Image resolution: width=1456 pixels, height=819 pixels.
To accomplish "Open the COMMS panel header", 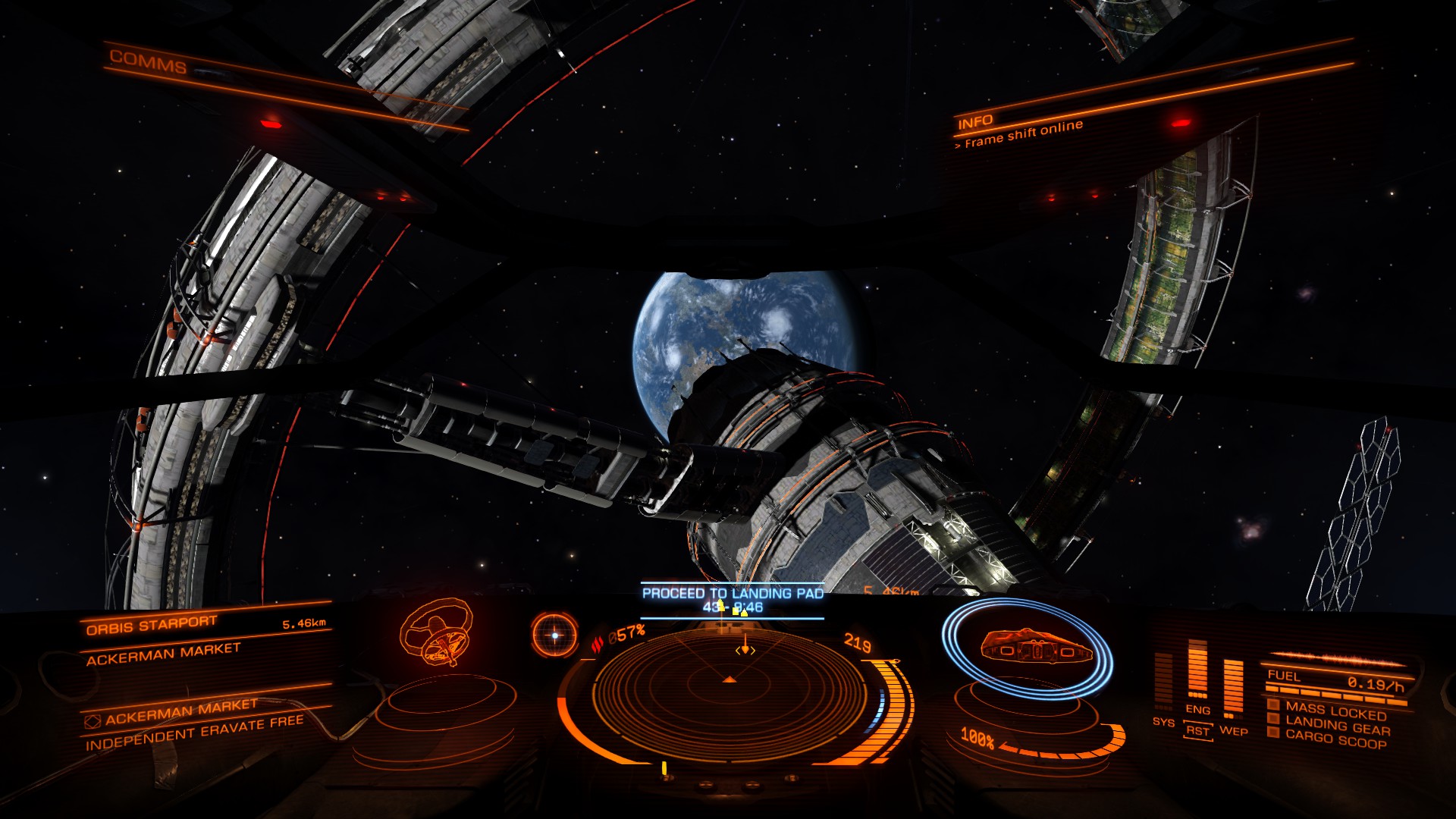I will (148, 61).
